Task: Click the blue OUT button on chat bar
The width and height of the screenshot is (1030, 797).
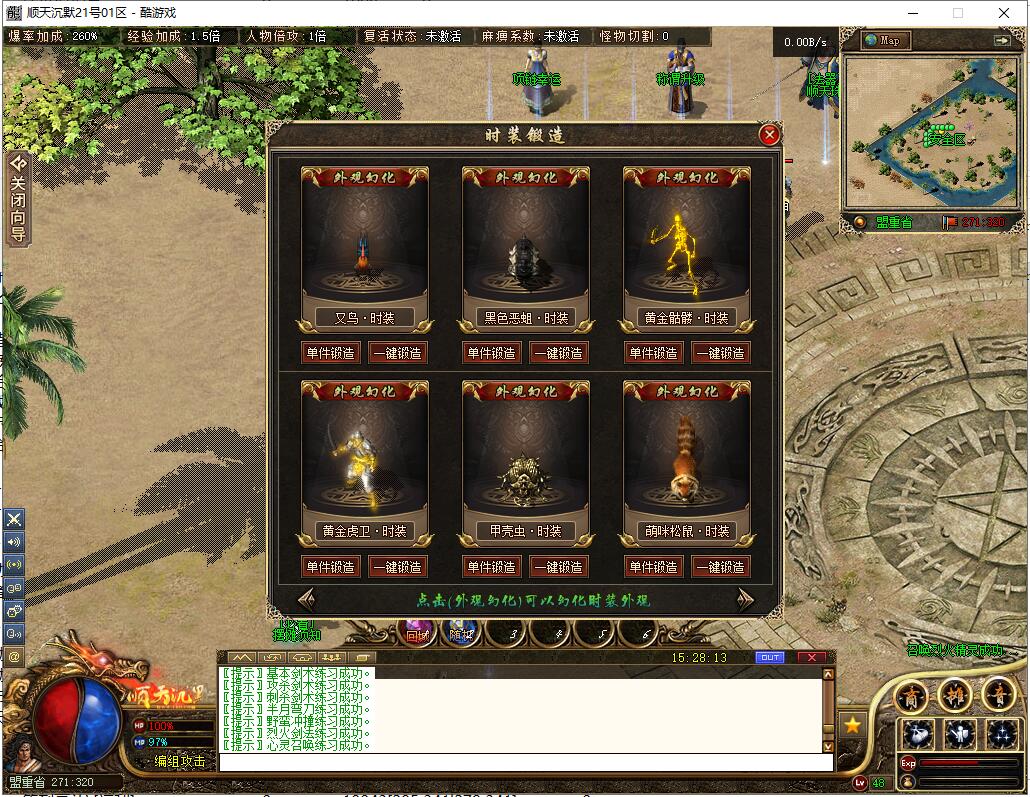Action: [769, 658]
